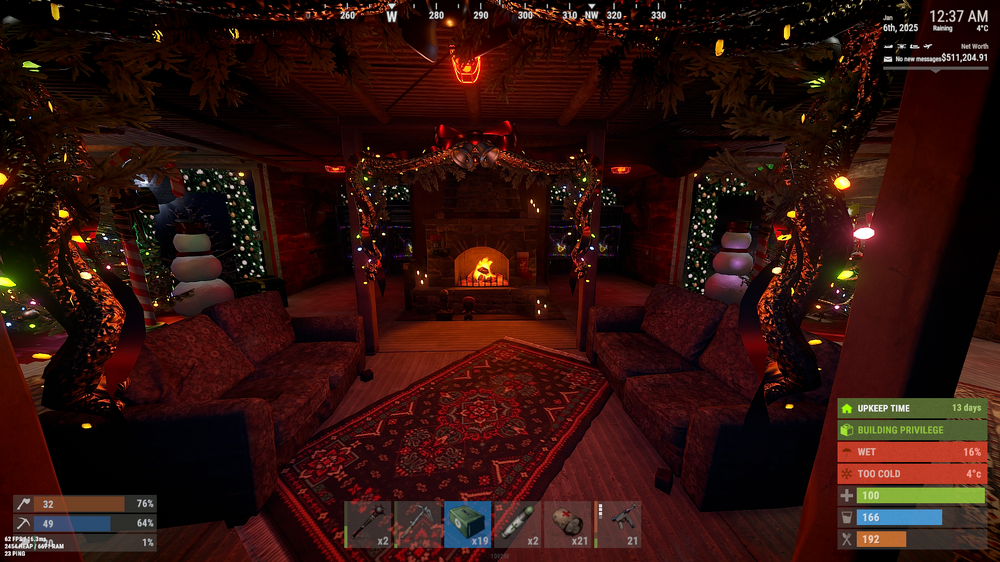Click the Building Privilege status entry
Screen dimensions: 1000x562
[912, 430]
